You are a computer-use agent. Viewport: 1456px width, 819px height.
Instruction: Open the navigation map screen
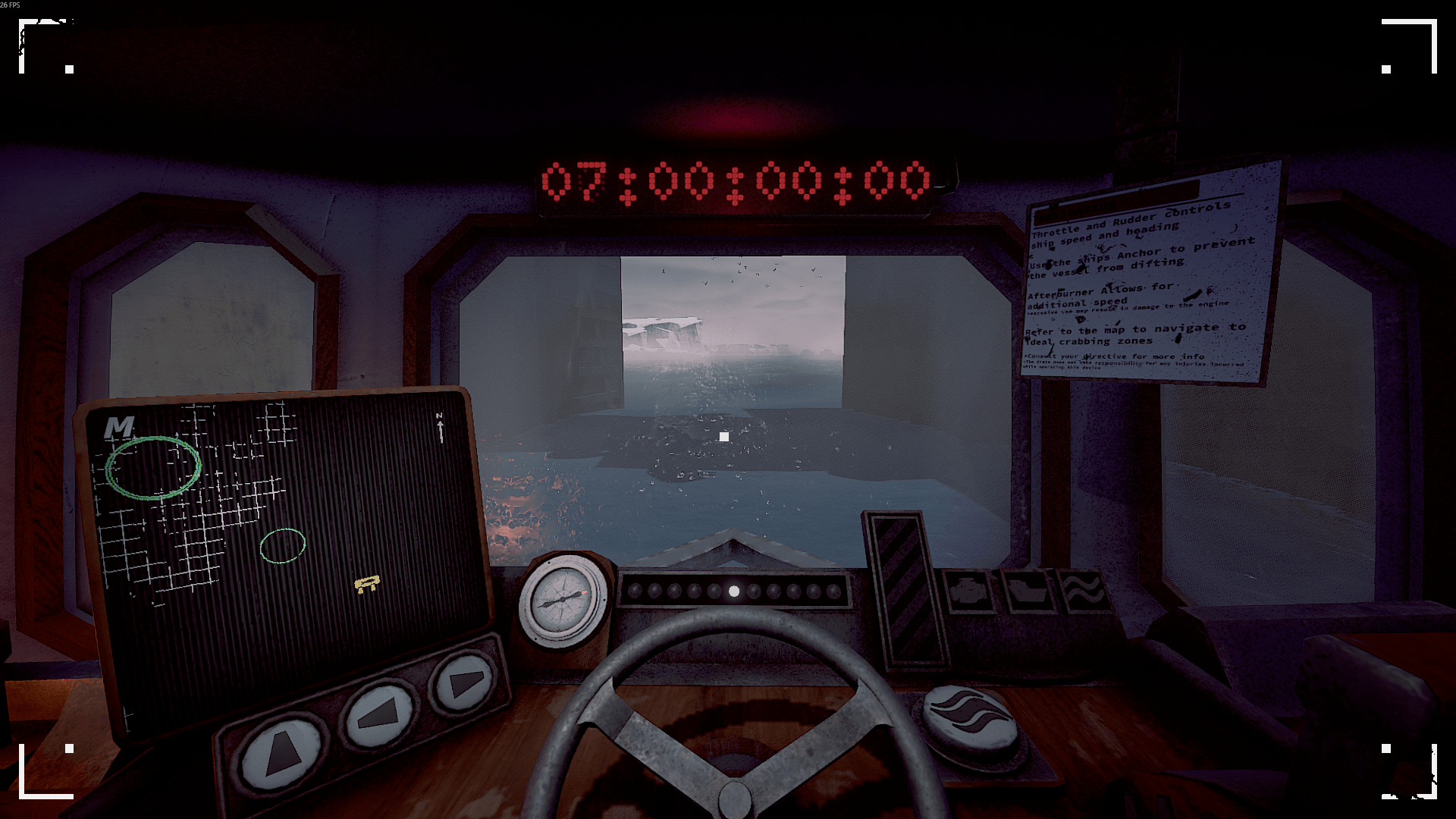(288, 546)
